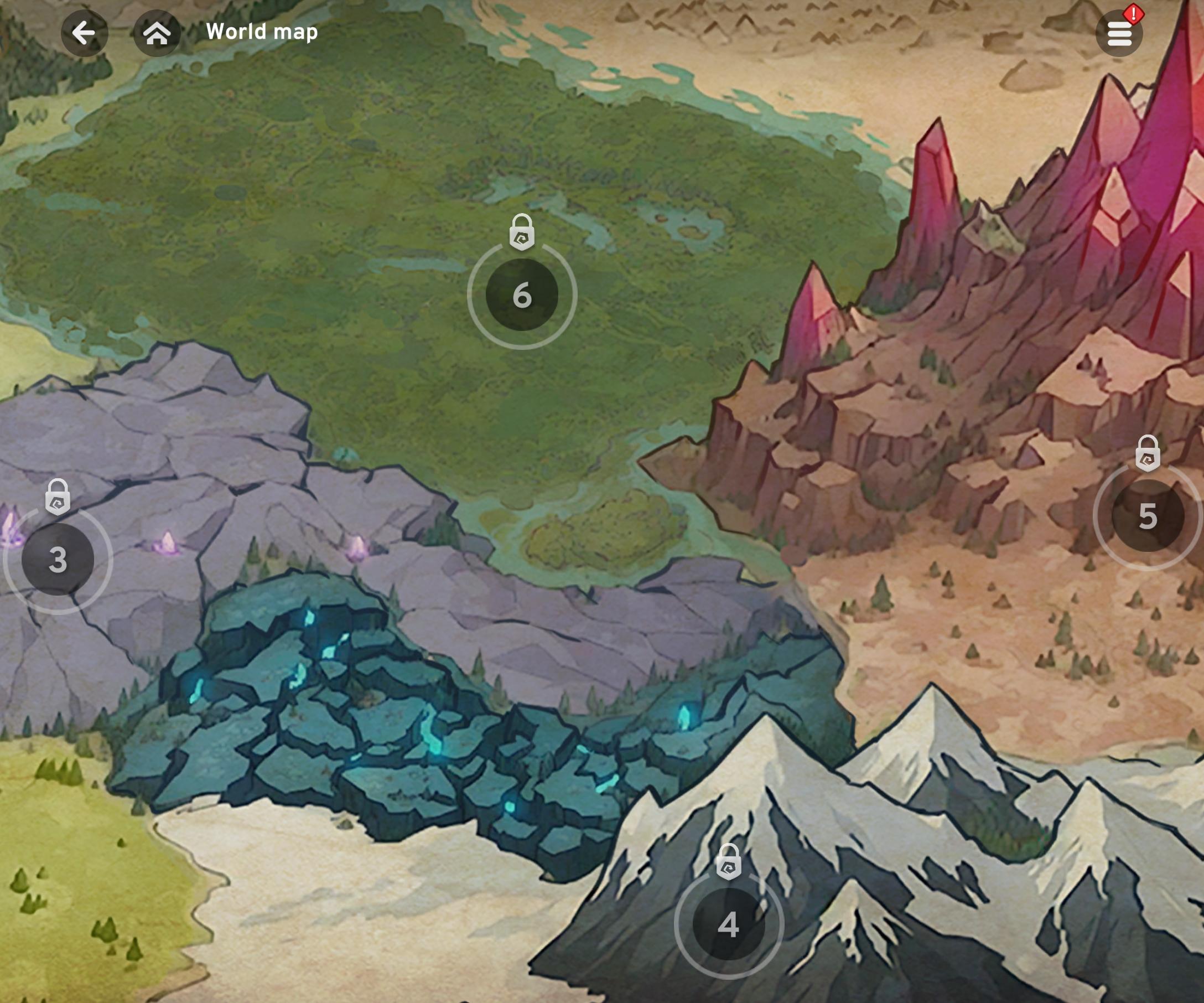Viewport: 1204px width, 1003px height.
Task: Return to the home screen
Action: coord(157,33)
